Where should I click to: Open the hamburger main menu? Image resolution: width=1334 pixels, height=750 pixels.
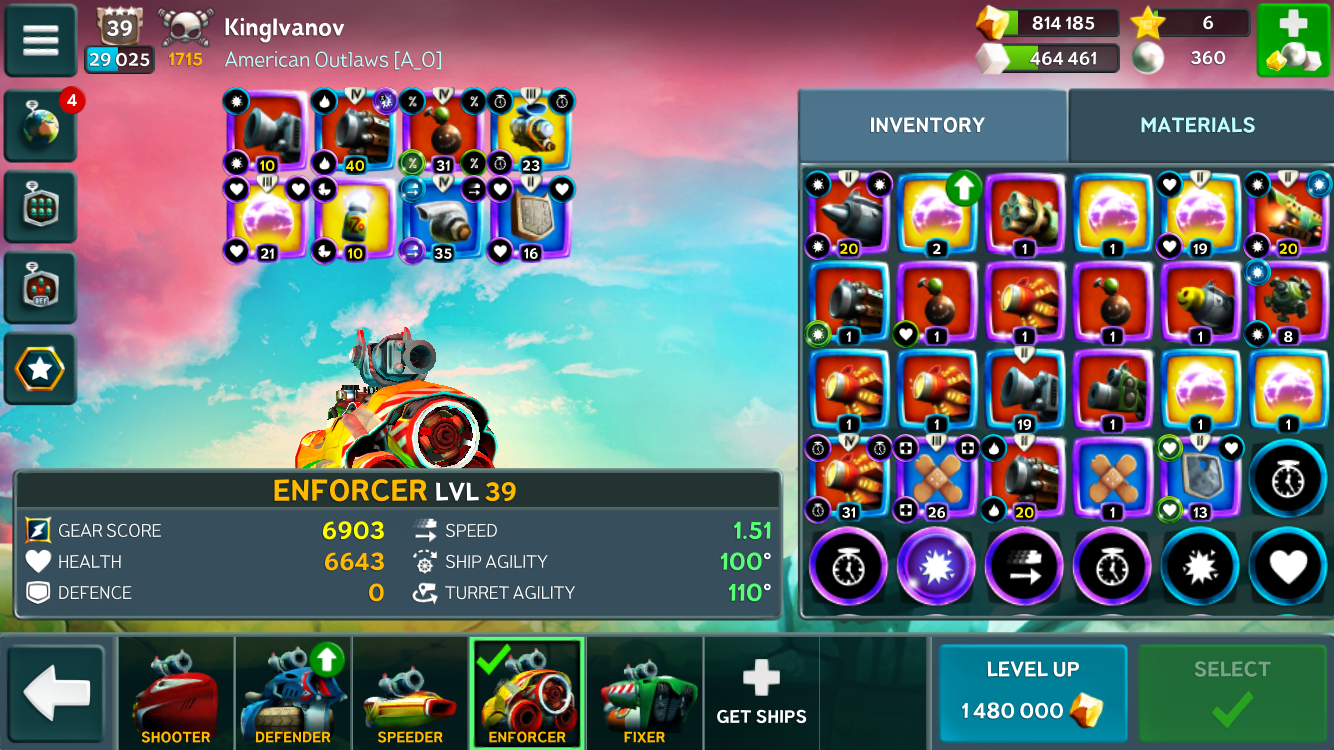tap(41, 40)
